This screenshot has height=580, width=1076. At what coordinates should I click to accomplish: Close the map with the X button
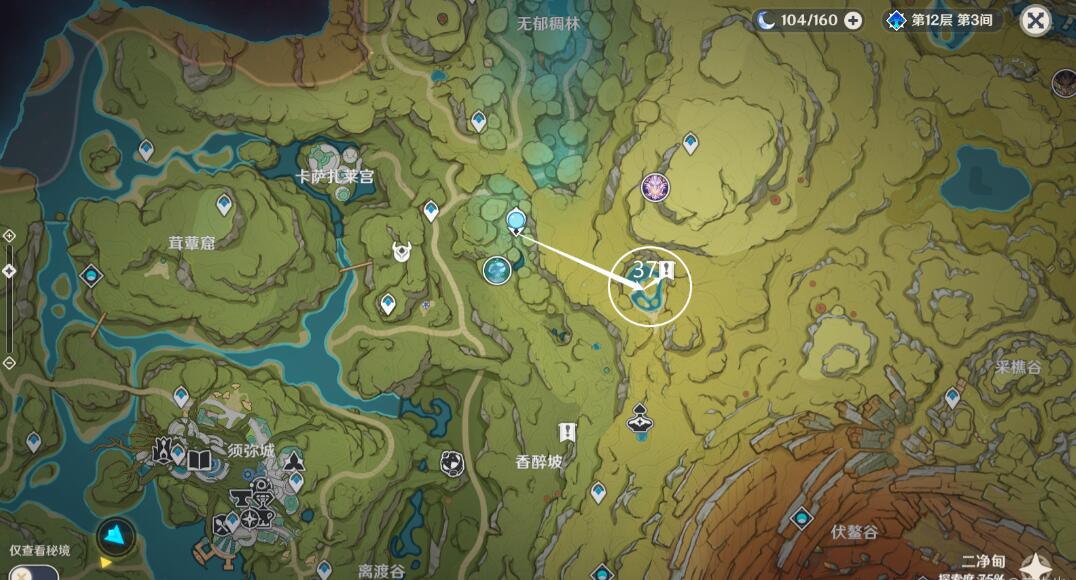pos(1036,21)
